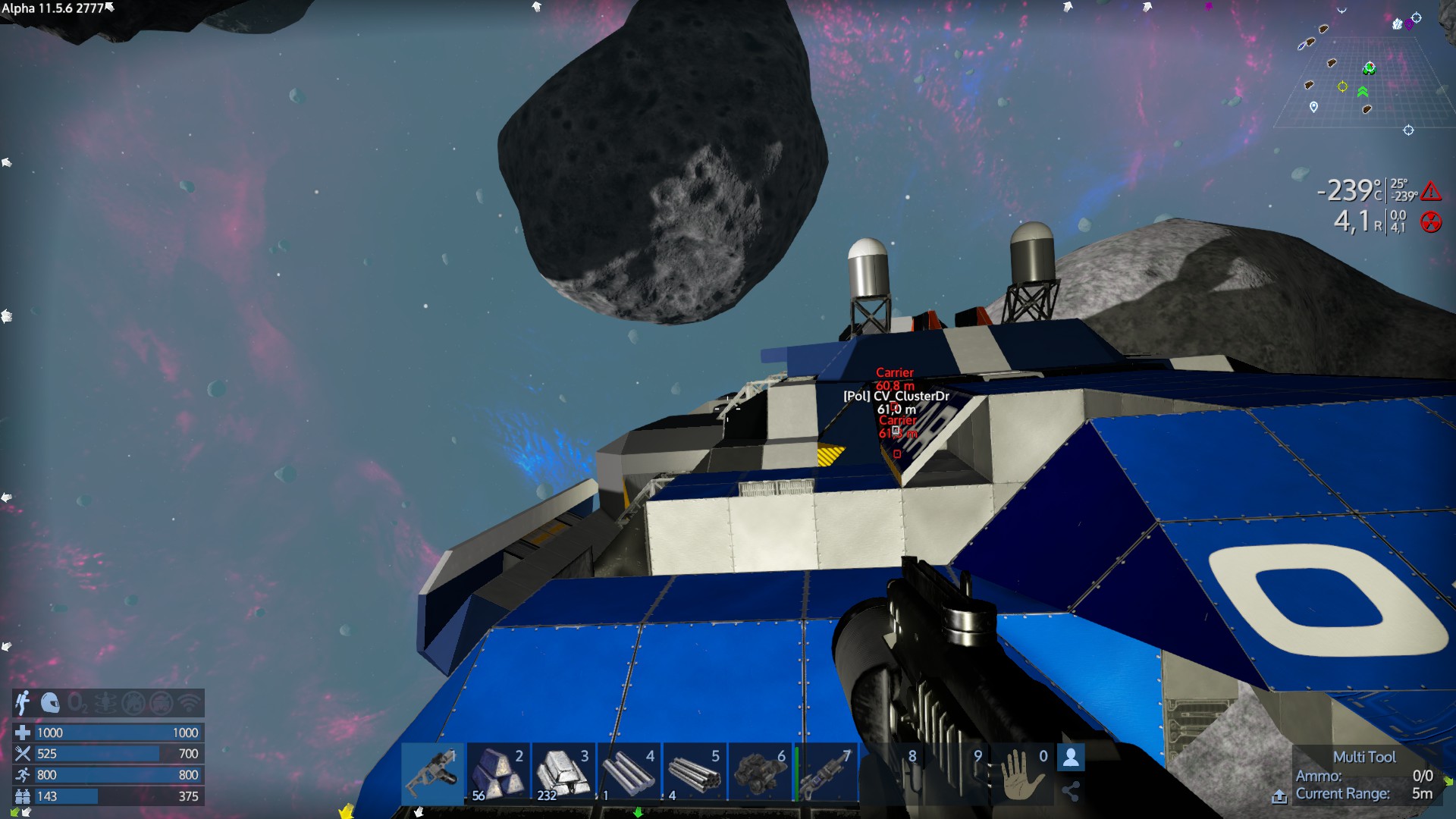Click the dimmed O2 oxygen status icon
1456x819 pixels.
point(77,703)
